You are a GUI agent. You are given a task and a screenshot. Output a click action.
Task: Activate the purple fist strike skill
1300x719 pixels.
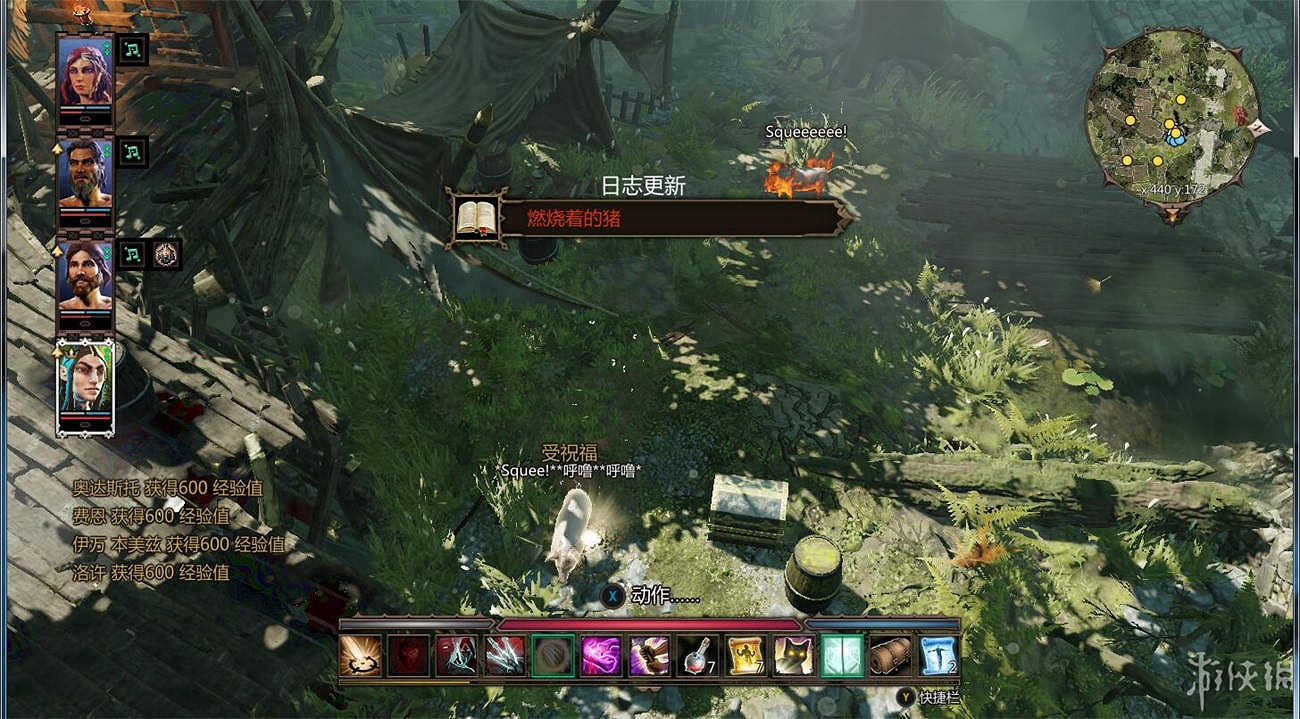pyautogui.click(x=649, y=656)
